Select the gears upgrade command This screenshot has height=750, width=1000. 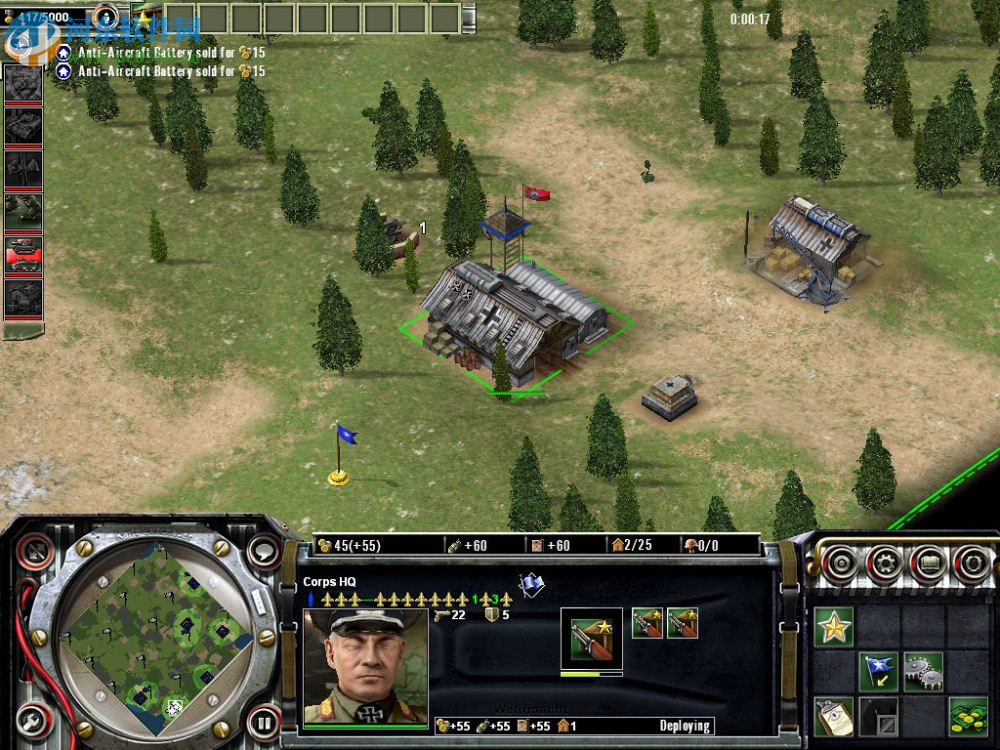(x=922, y=672)
